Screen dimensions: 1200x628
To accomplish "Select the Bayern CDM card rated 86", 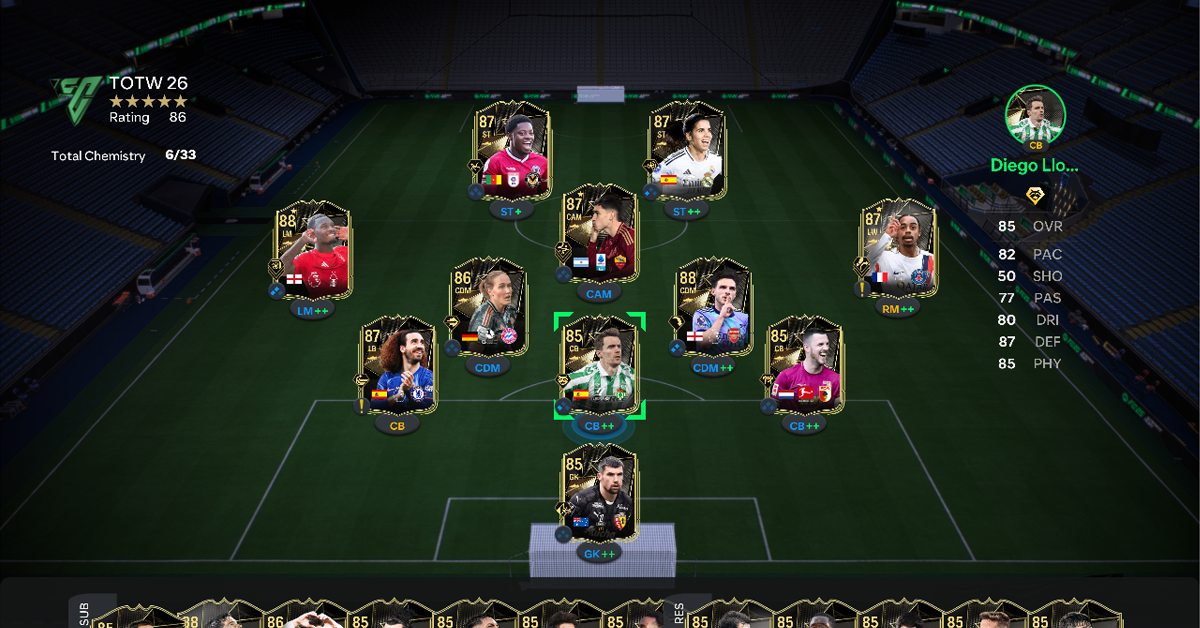I will coord(488,305).
